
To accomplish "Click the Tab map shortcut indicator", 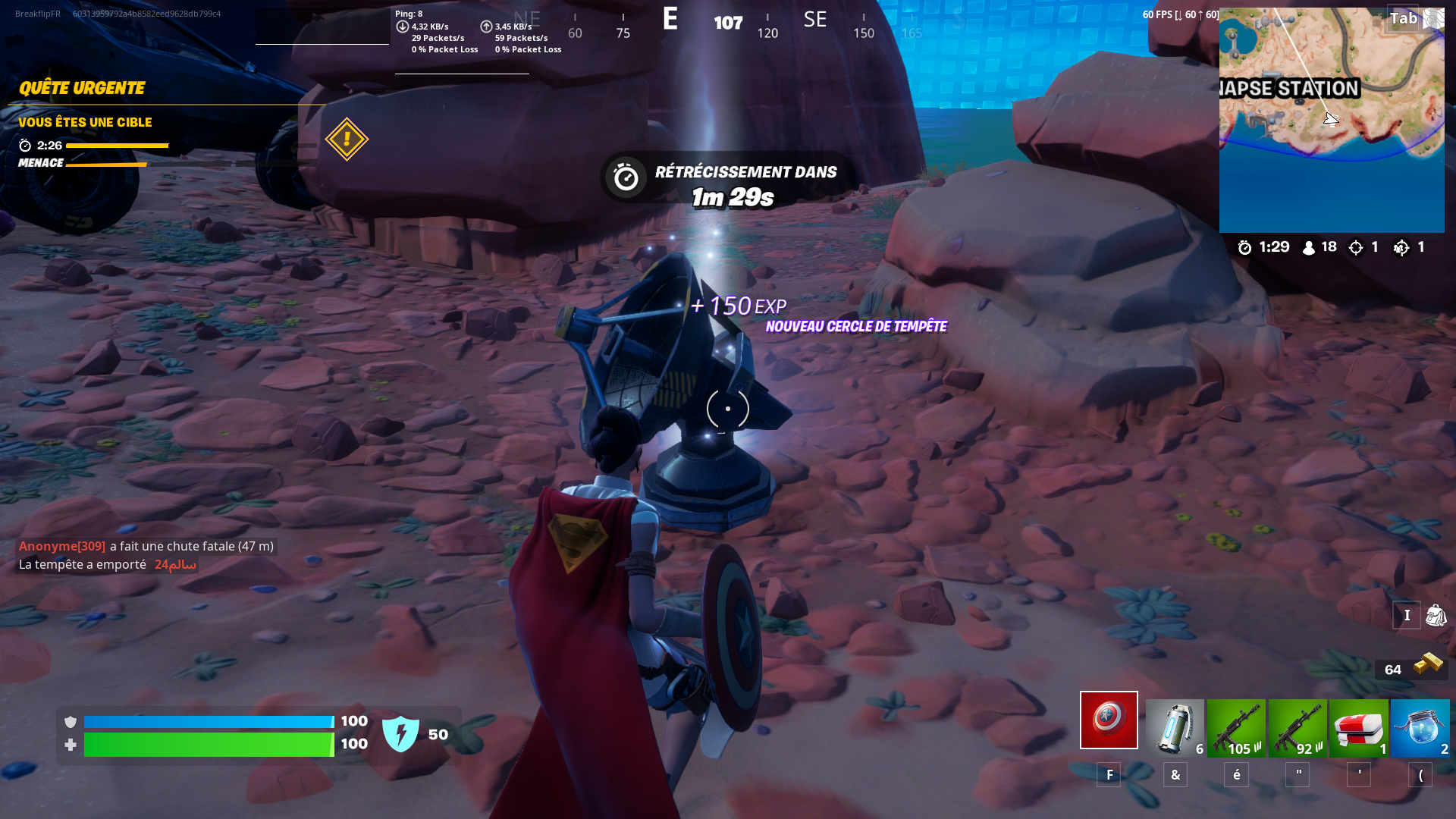I will tap(1404, 17).
